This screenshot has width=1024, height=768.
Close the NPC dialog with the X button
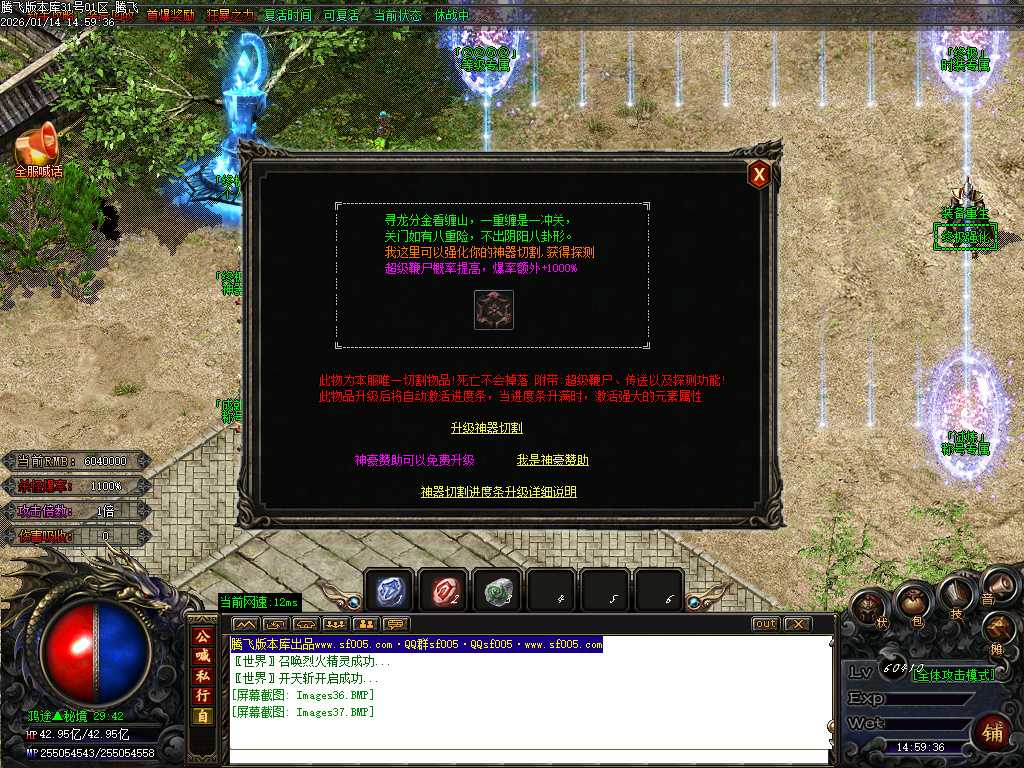[759, 175]
